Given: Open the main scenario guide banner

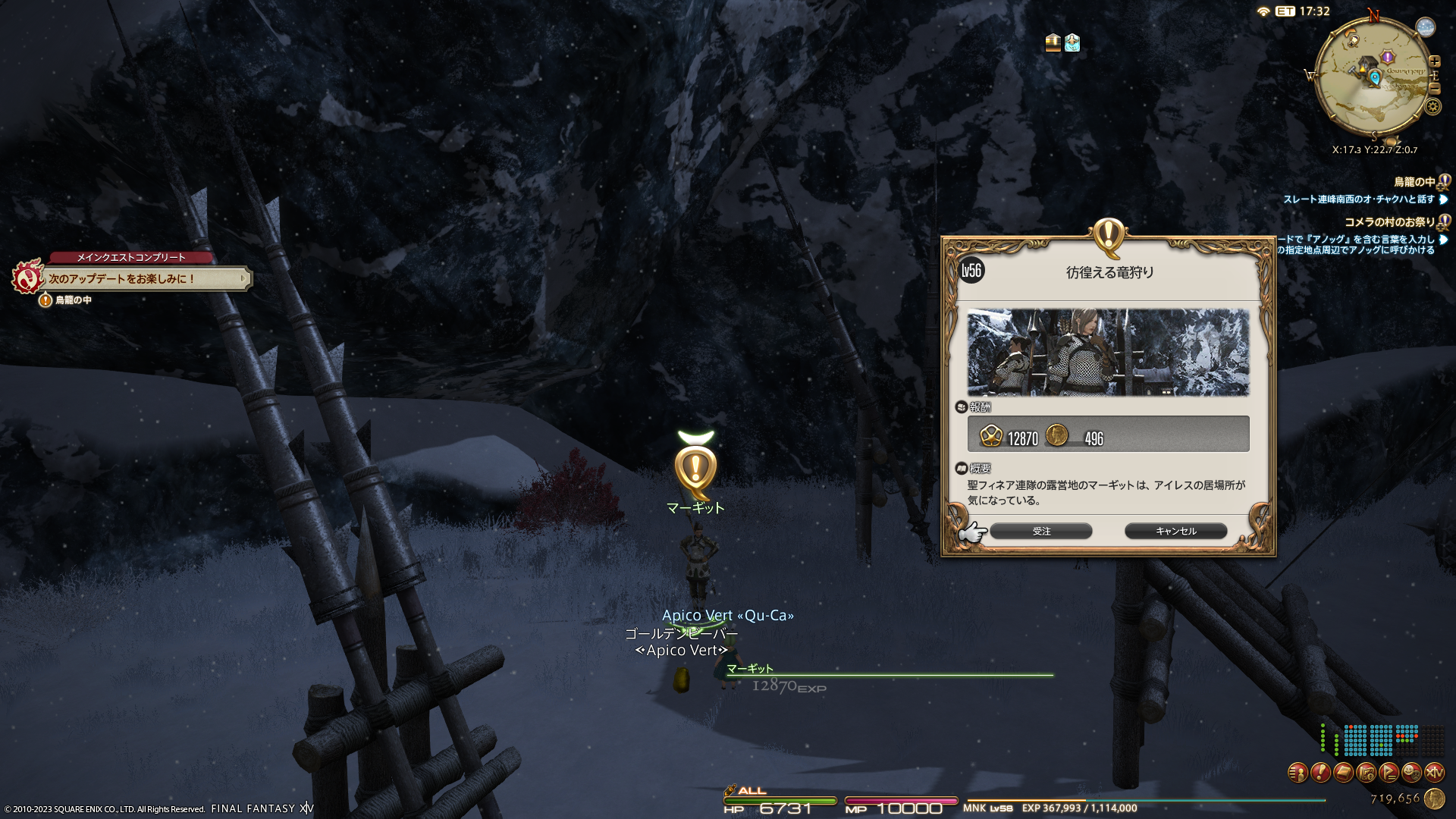Looking at the screenshot, I should pyautogui.click(x=144, y=278).
